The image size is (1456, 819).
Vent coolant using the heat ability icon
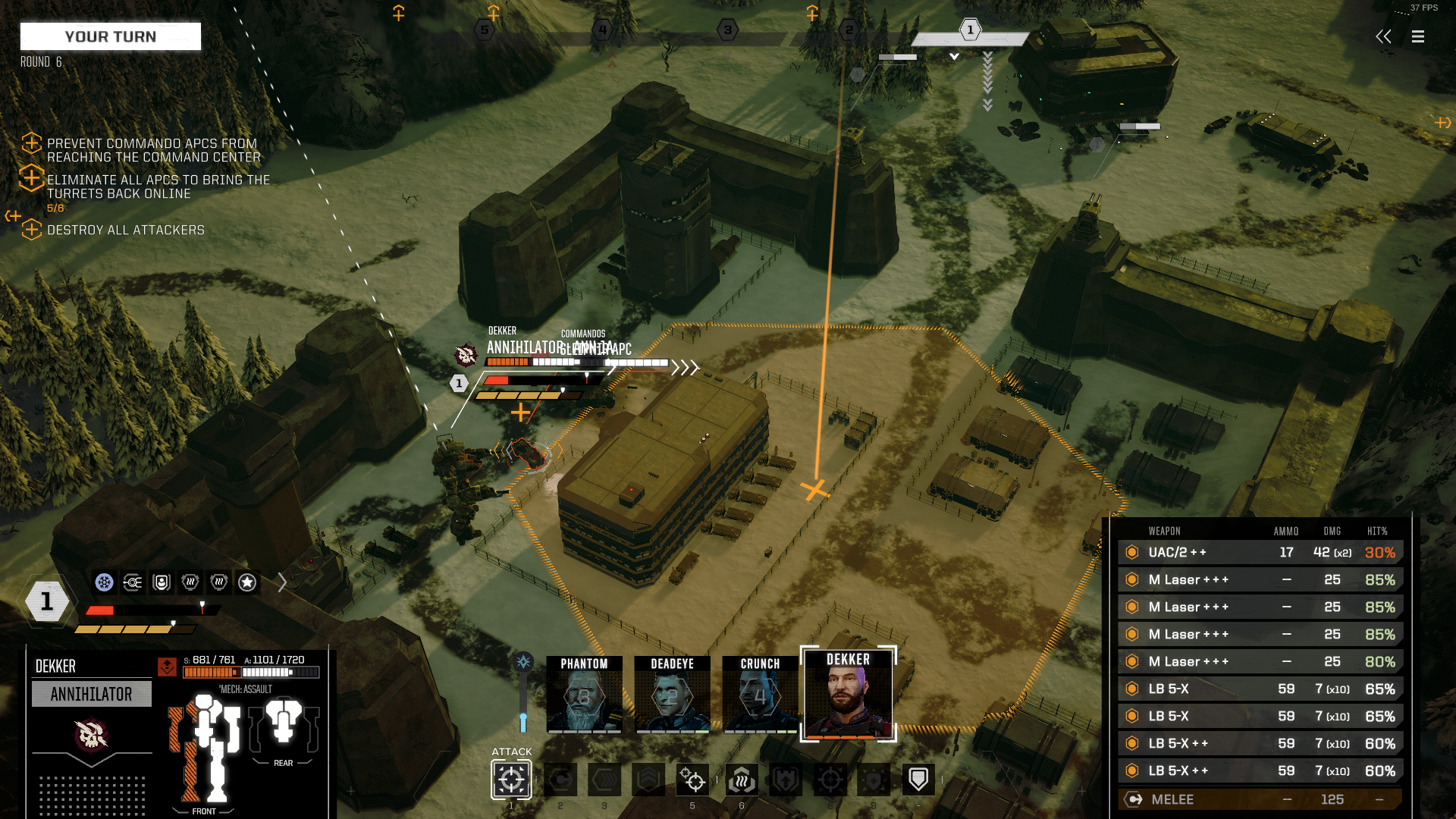pyautogui.click(x=742, y=780)
